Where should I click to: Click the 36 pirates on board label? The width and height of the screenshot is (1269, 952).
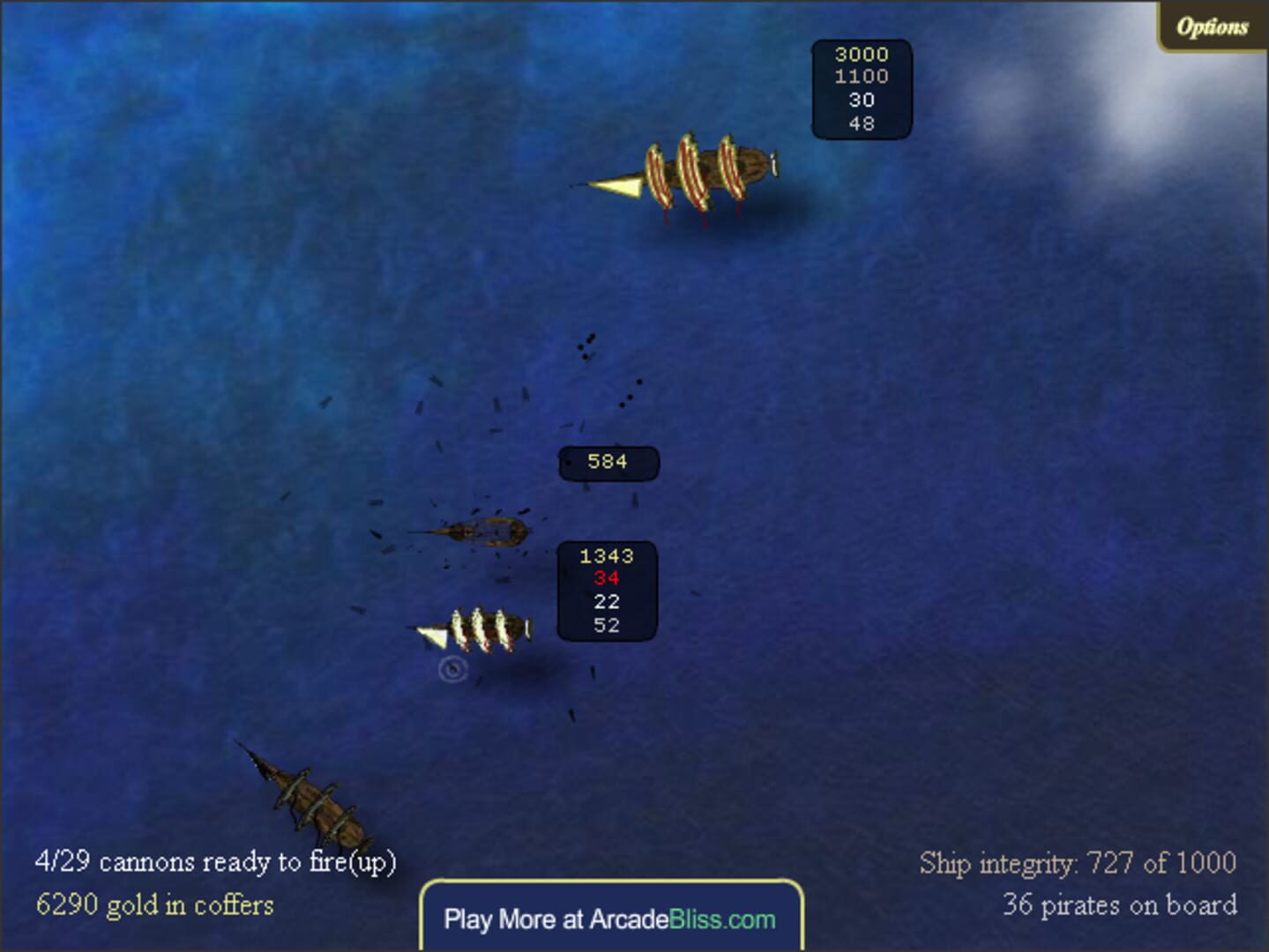pos(1122,905)
